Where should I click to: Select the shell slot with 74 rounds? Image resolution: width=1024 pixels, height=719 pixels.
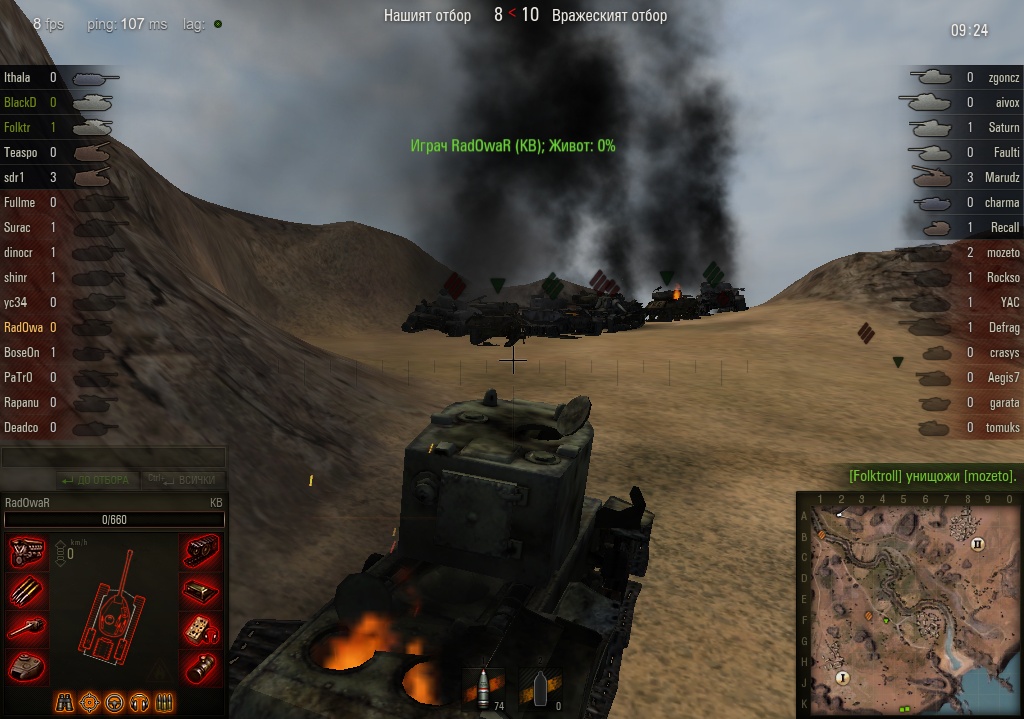[x=484, y=689]
